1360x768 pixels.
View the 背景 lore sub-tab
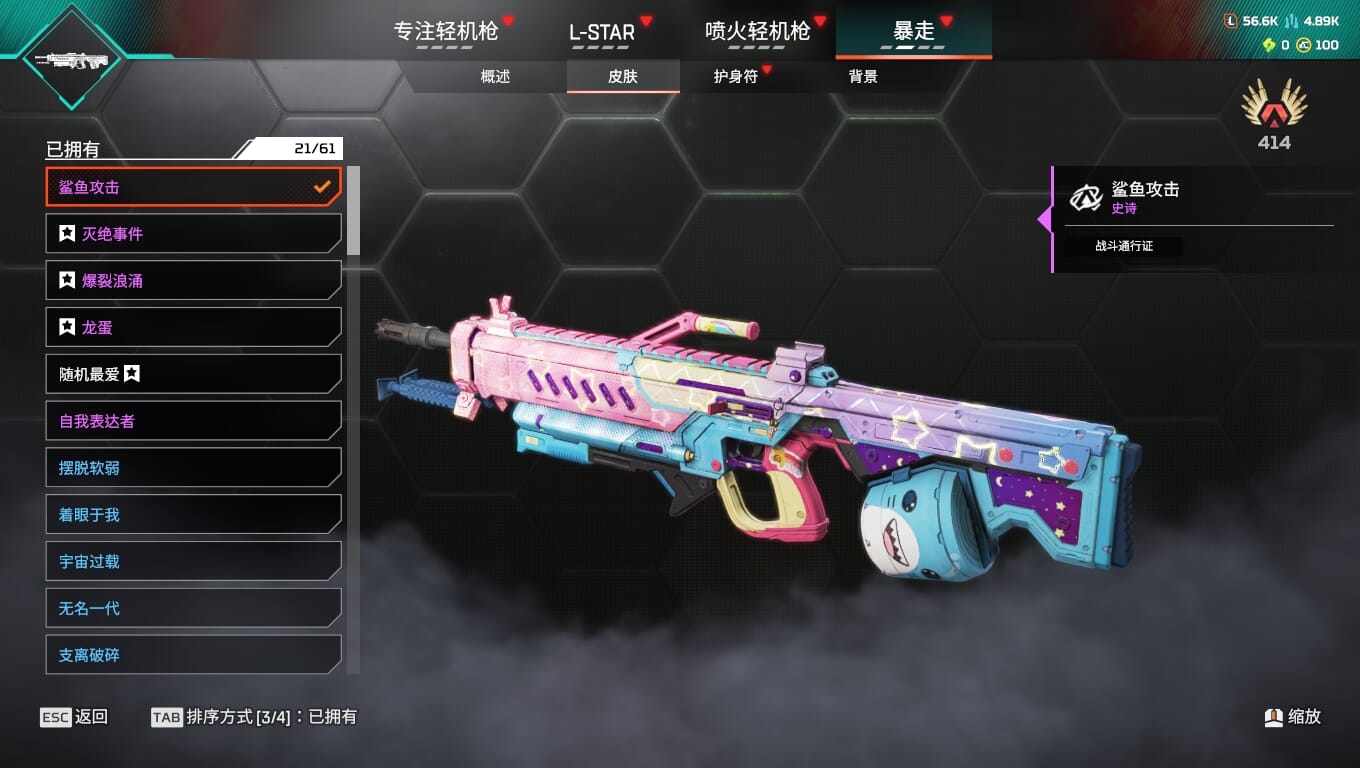pos(863,76)
